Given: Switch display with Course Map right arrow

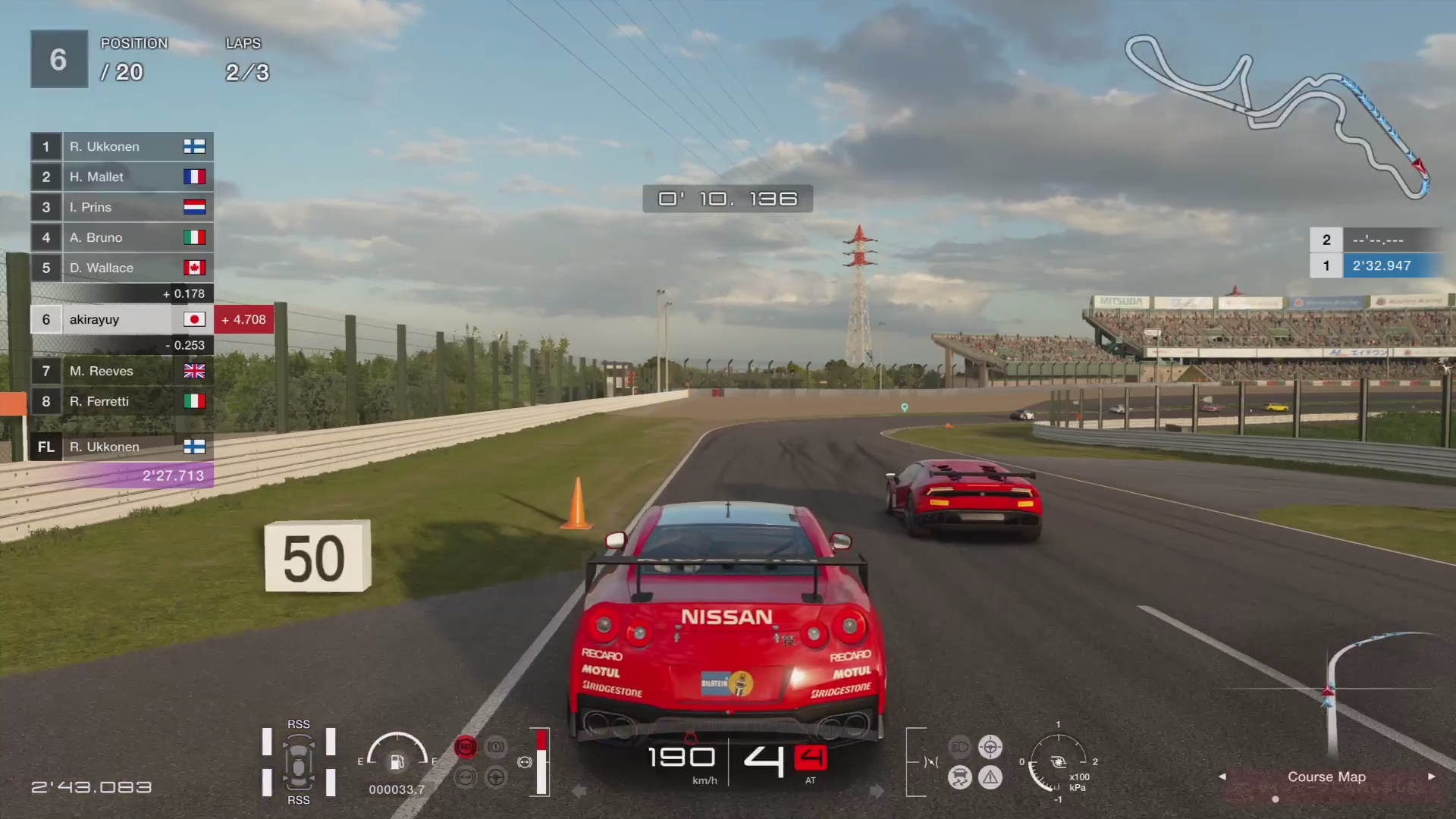Looking at the screenshot, I should point(1431,777).
